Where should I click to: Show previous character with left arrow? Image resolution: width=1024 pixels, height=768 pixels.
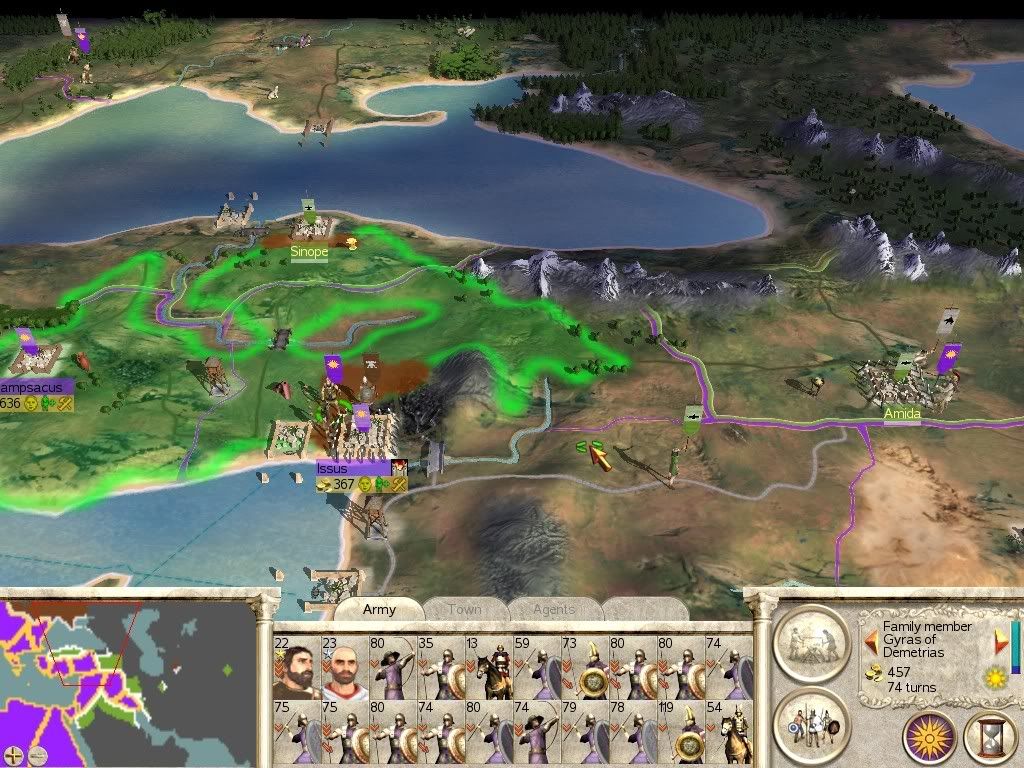point(871,641)
